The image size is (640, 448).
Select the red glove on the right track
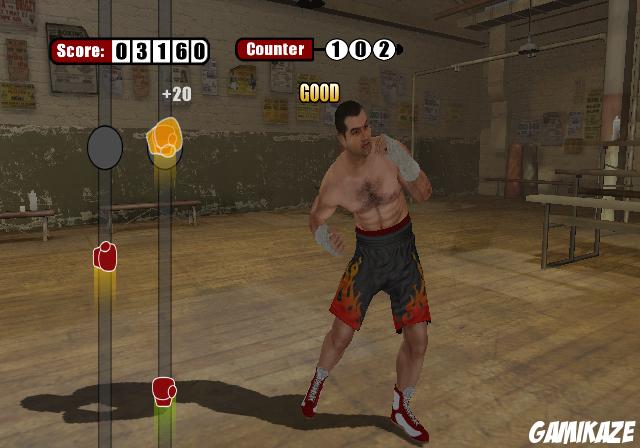coord(164,390)
